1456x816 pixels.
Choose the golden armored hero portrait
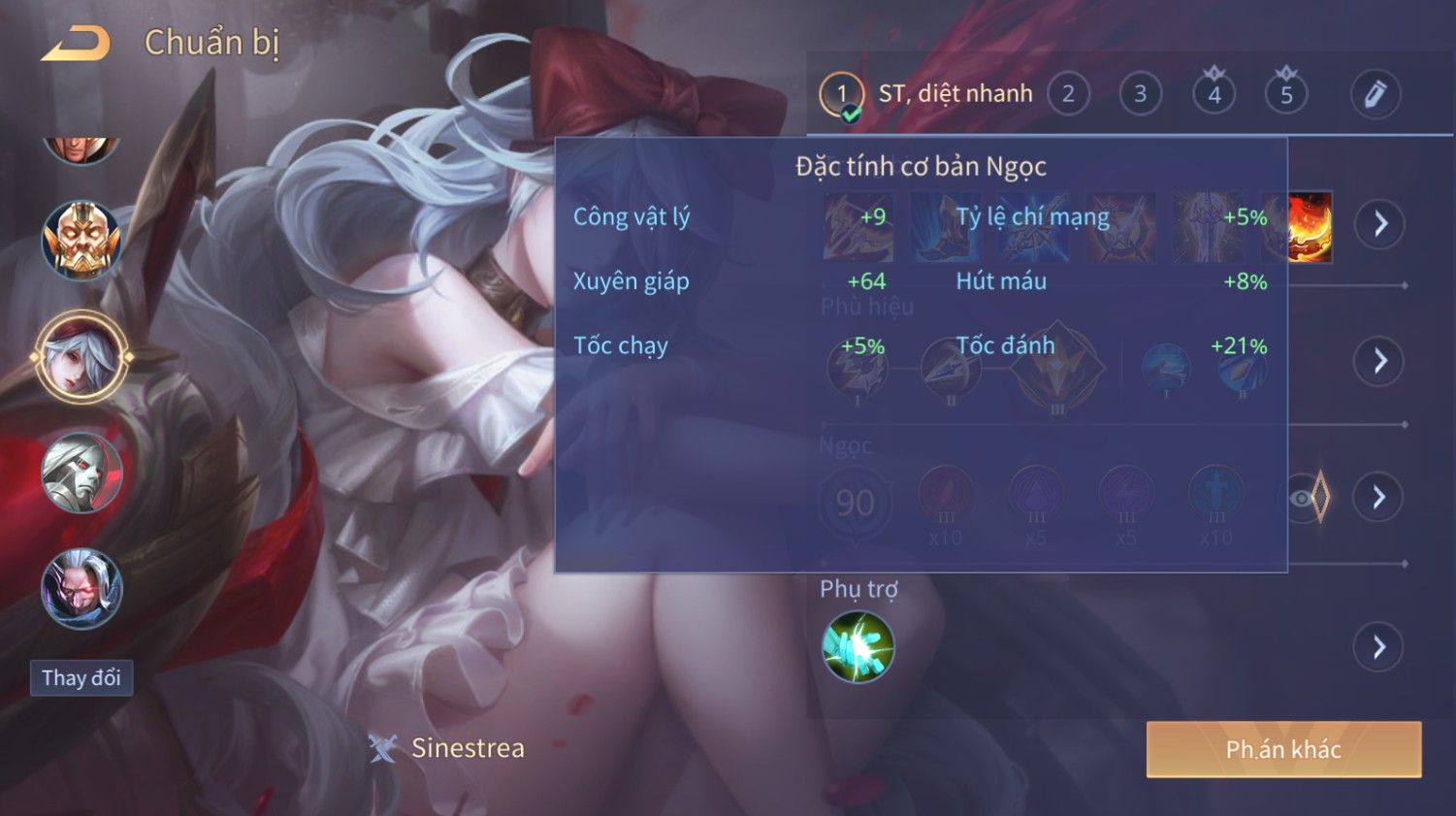pyautogui.click(x=81, y=240)
